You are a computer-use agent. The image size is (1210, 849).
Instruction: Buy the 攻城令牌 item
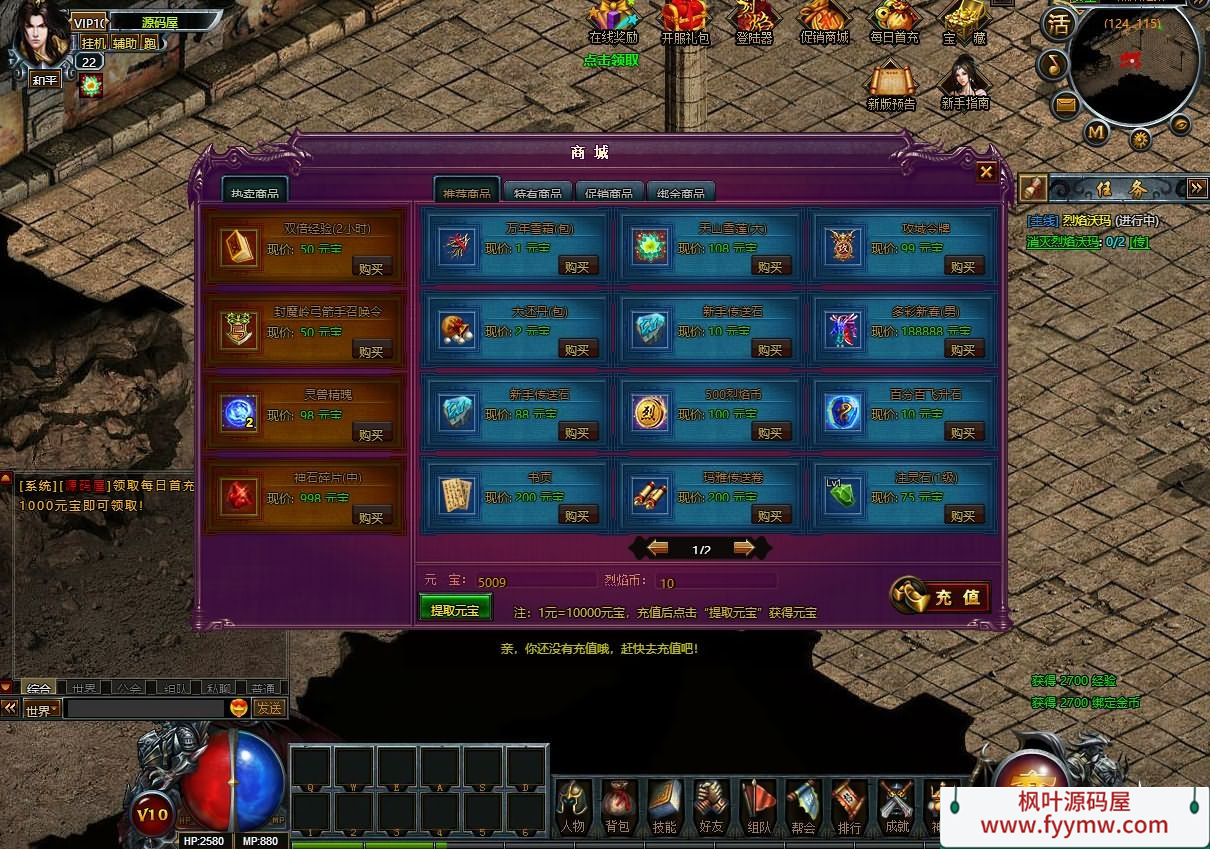tap(962, 267)
